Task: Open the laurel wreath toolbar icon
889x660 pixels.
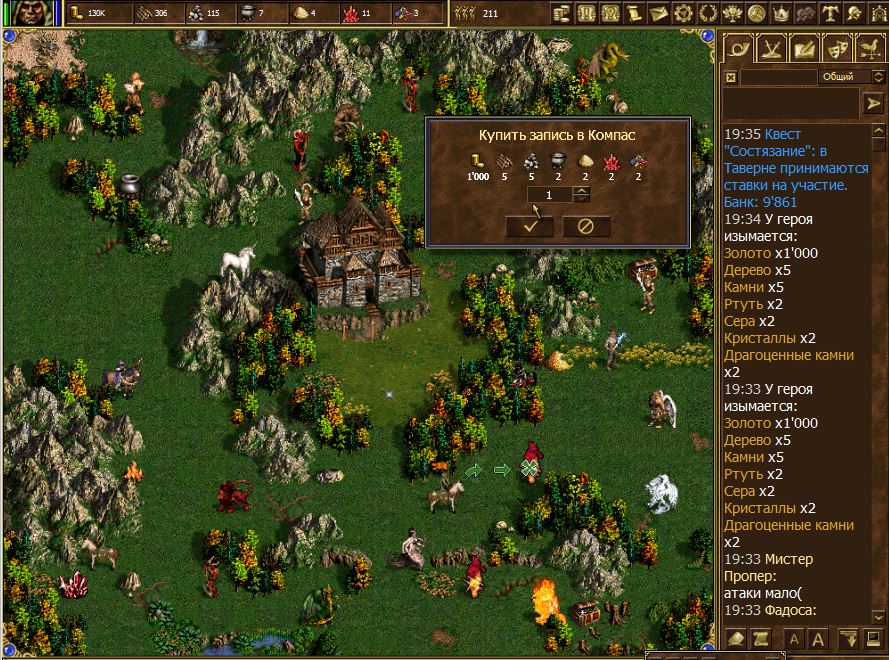Action: [708, 14]
